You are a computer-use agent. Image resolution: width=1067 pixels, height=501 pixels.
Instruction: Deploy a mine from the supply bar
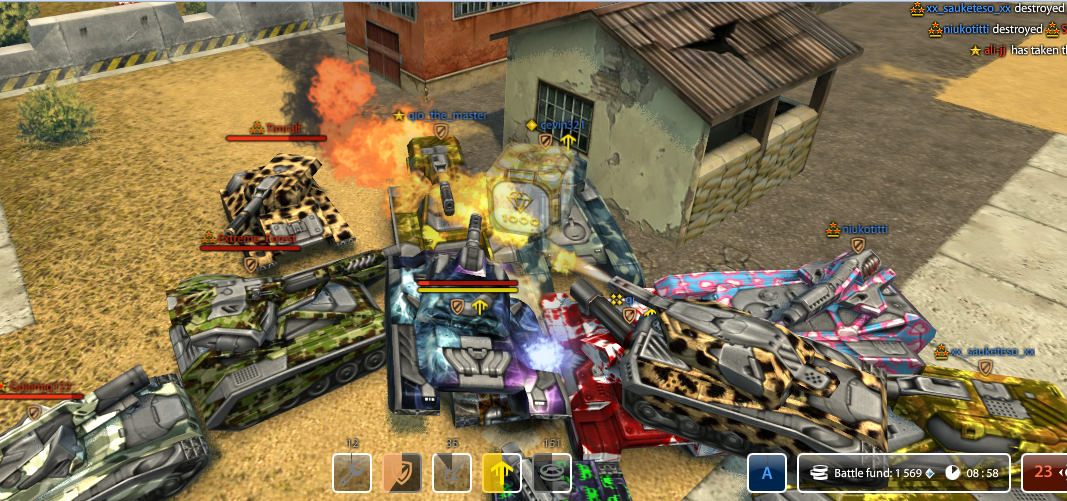tap(552, 473)
